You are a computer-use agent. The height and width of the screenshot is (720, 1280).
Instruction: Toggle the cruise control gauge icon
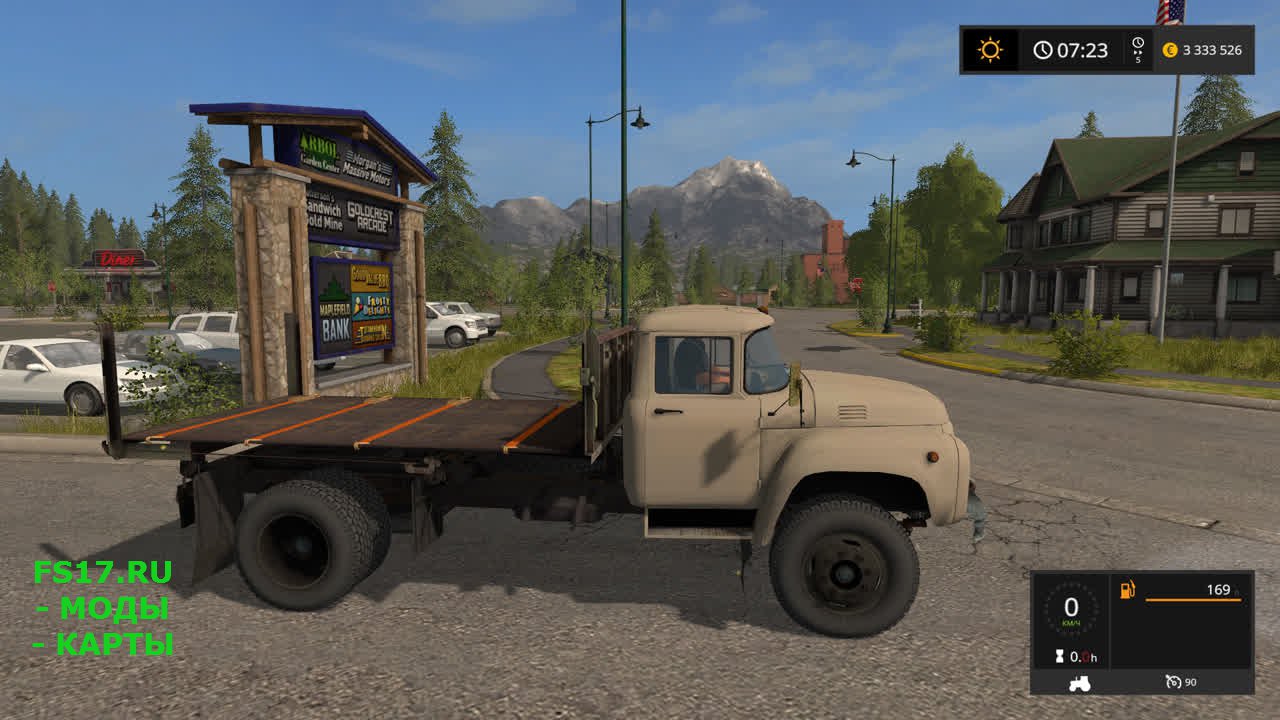click(x=1174, y=682)
